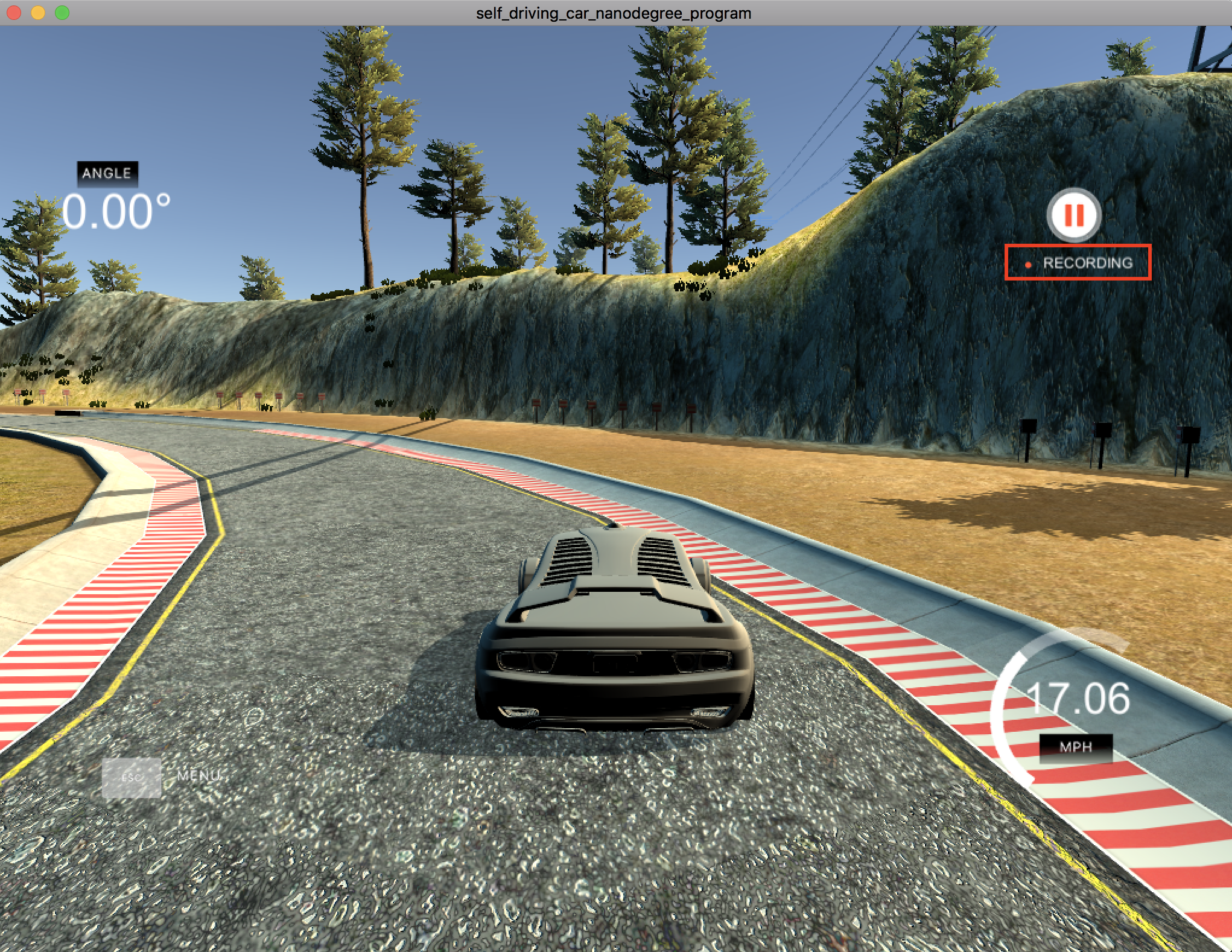This screenshot has width=1232, height=952.
Task: Minimize the simulator window
Action: click(38, 13)
